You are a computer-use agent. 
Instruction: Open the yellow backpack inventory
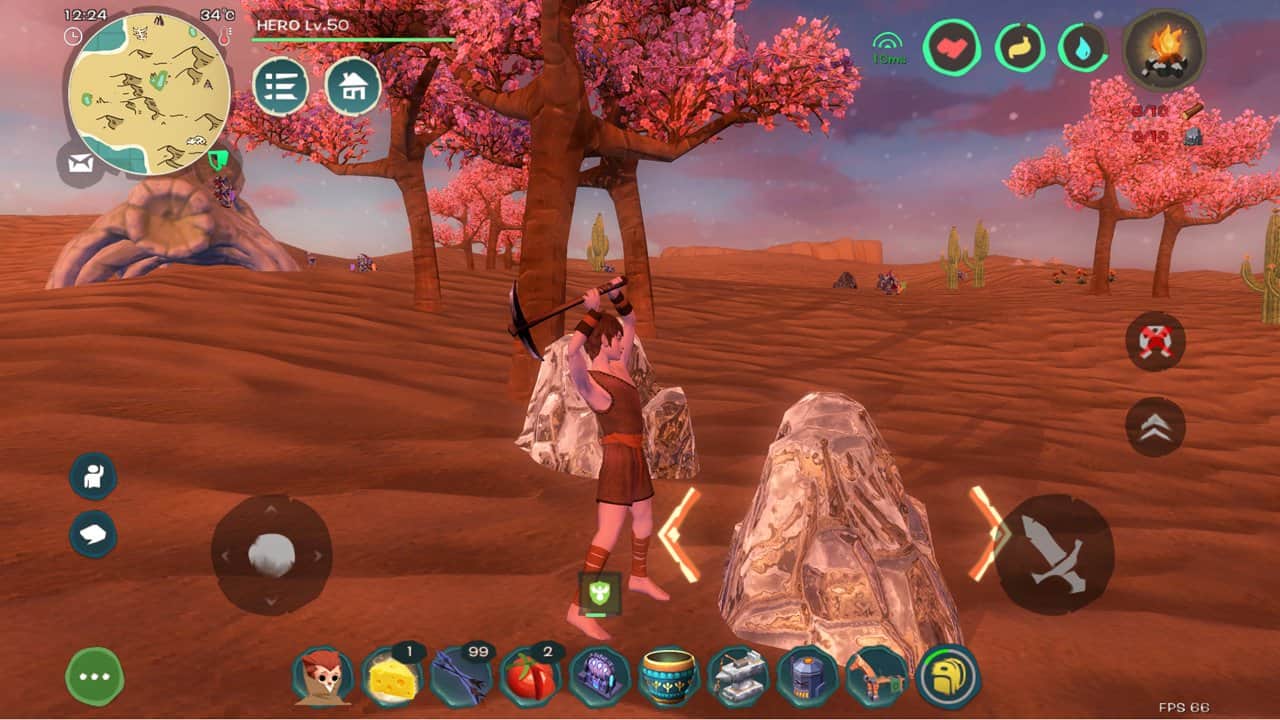(947, 677)
